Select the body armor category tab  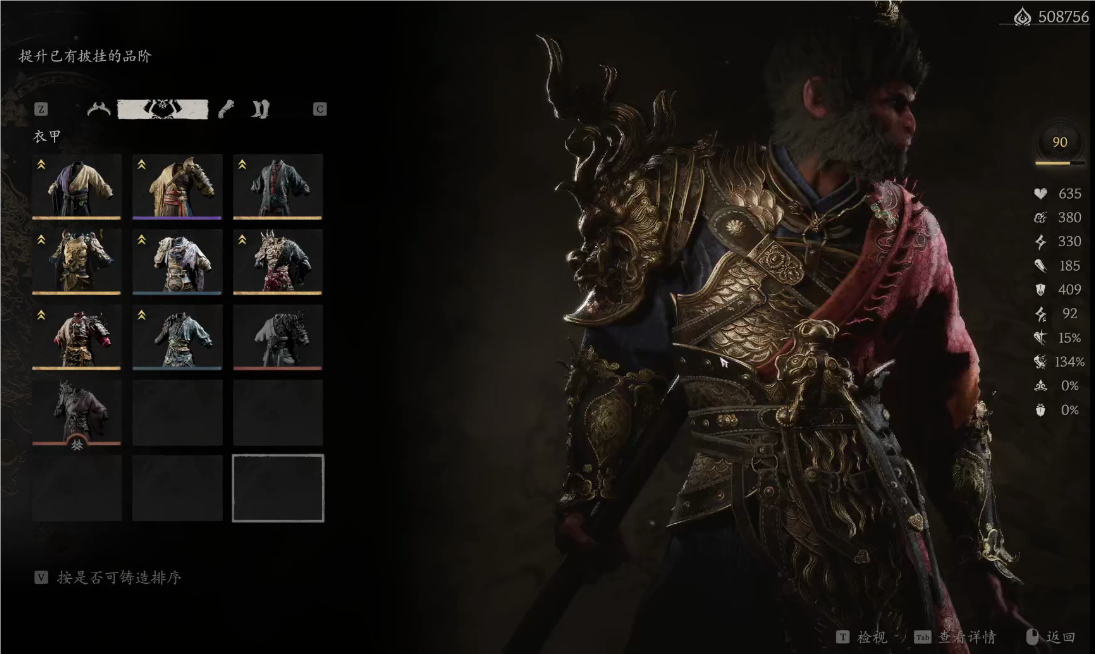[162, 109]
